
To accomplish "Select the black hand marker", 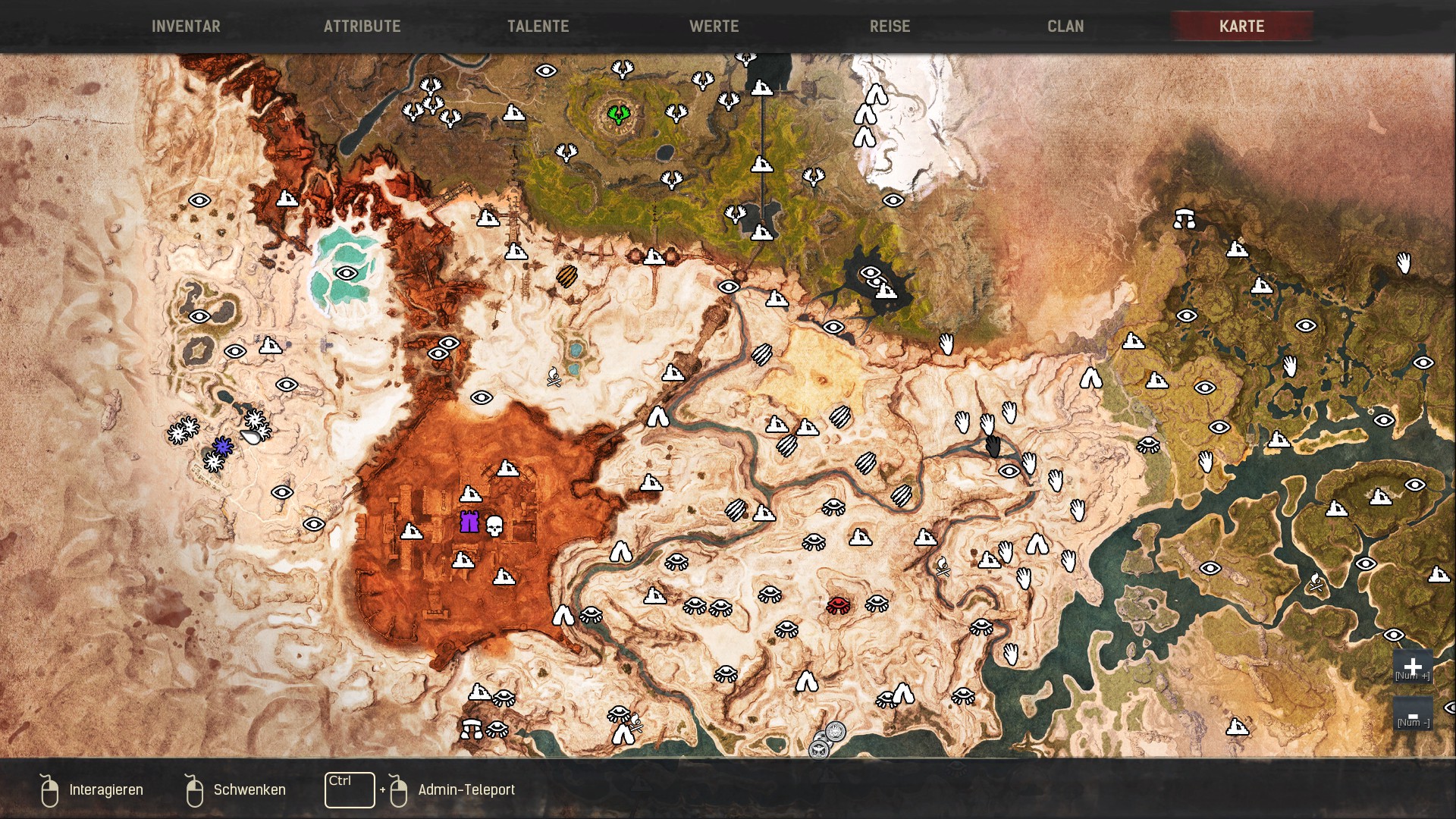I will 993,446.
